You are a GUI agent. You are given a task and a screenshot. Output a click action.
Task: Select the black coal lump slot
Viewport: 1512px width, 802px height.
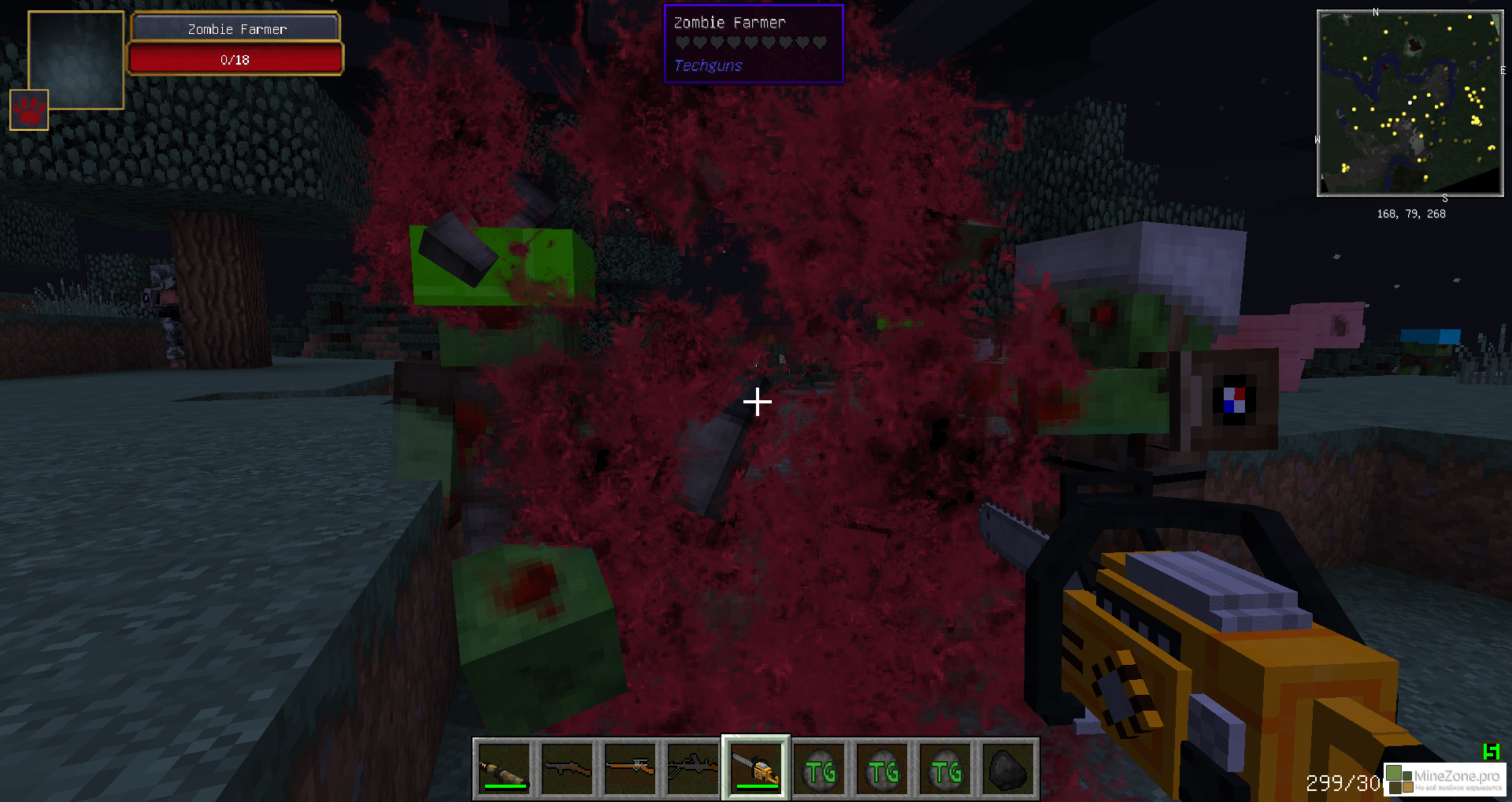(1007, 769)
